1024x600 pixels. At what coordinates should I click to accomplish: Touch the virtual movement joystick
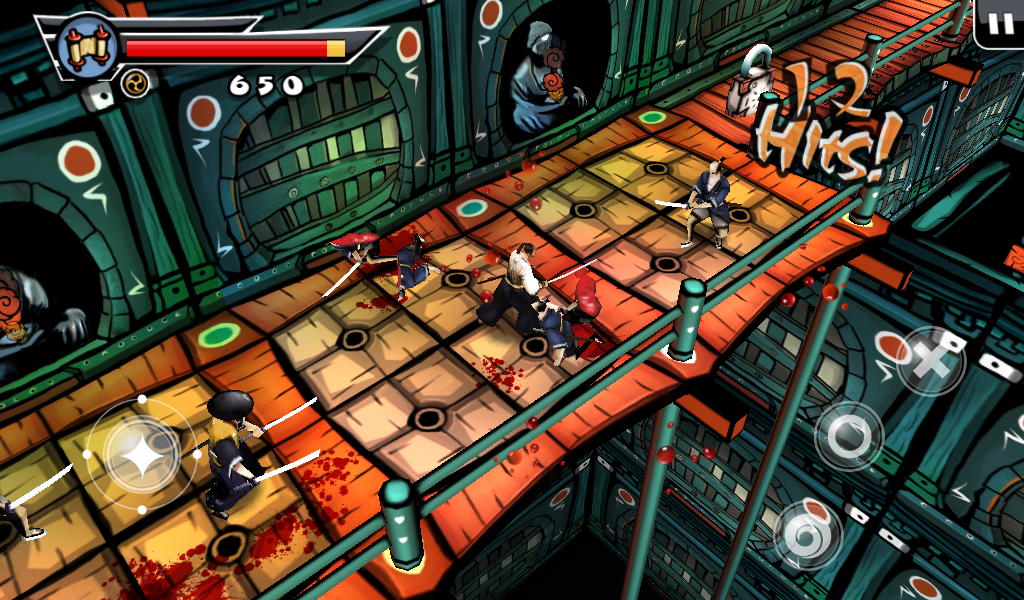(x=141, y=455)
